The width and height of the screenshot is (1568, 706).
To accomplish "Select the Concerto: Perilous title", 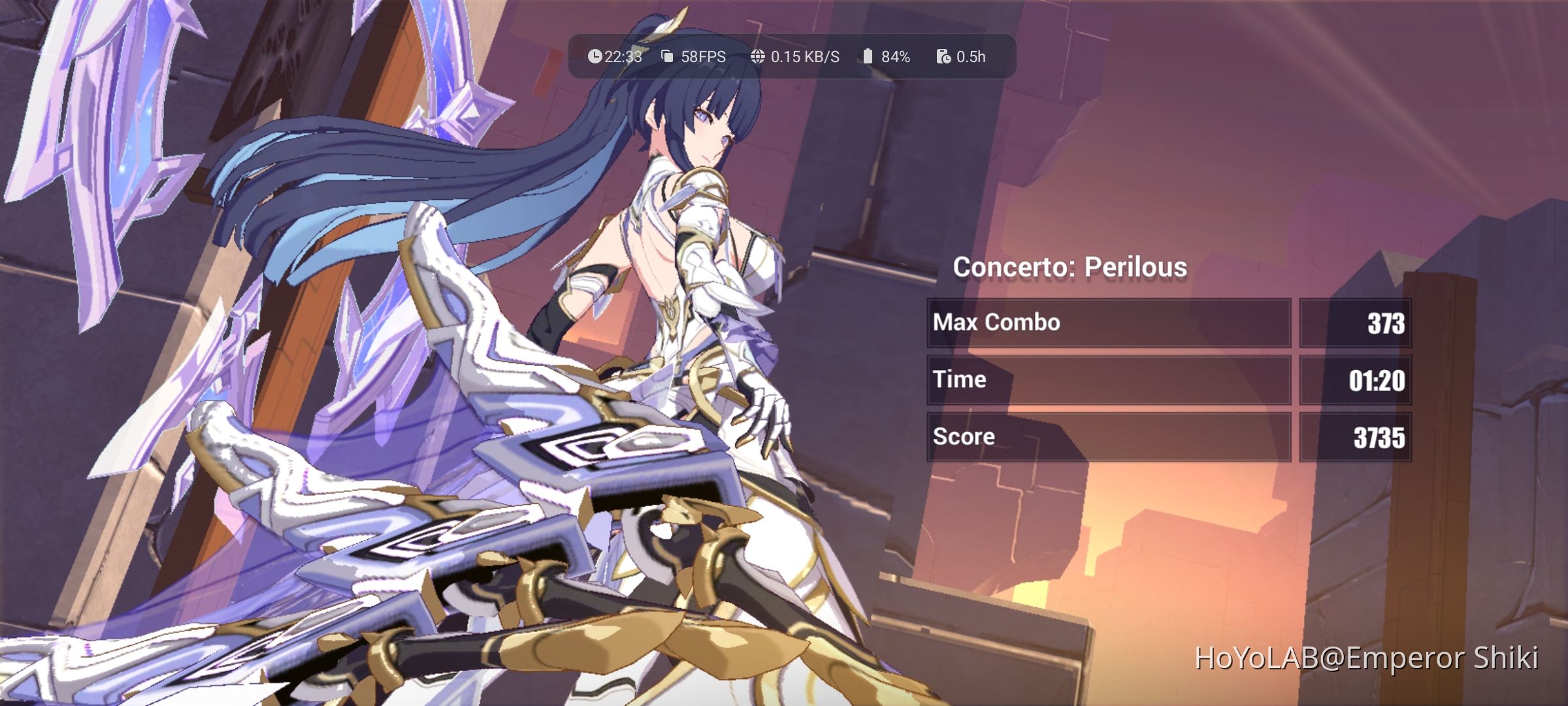I will point(1070,267).
